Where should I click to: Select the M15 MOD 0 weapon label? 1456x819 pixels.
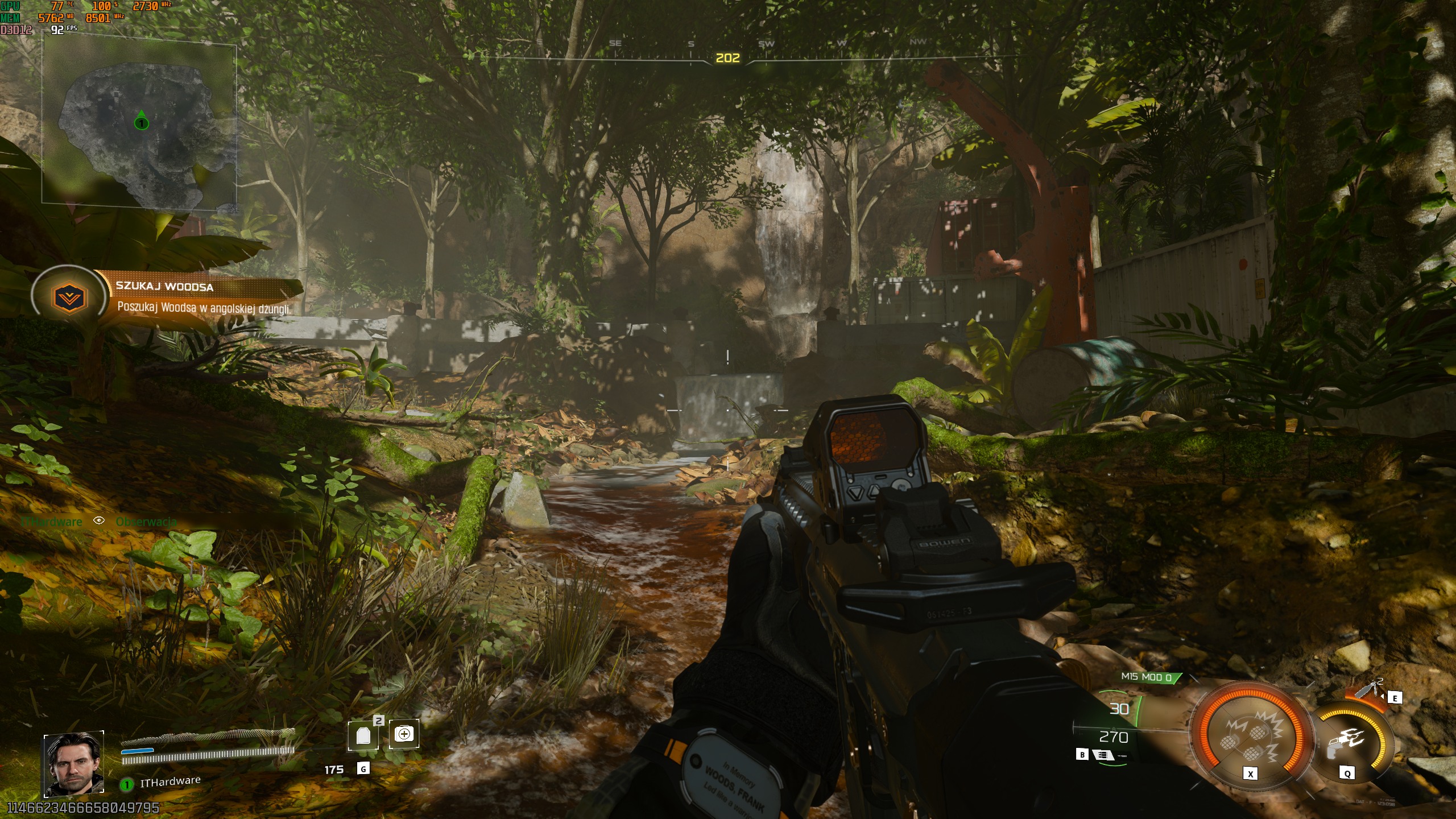[x=1147, y=677]
